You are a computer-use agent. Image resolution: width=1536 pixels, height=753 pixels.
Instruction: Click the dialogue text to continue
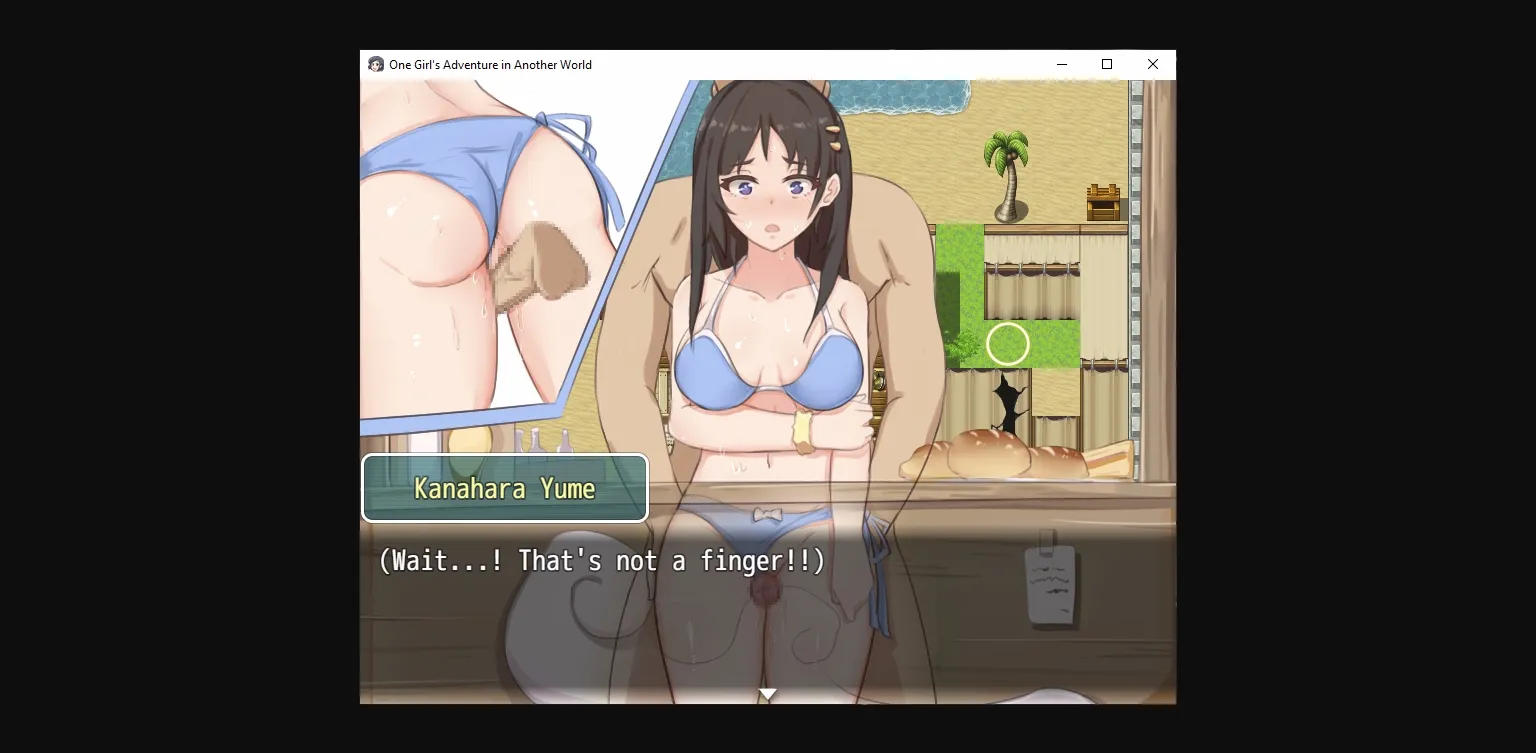[600, 561]
